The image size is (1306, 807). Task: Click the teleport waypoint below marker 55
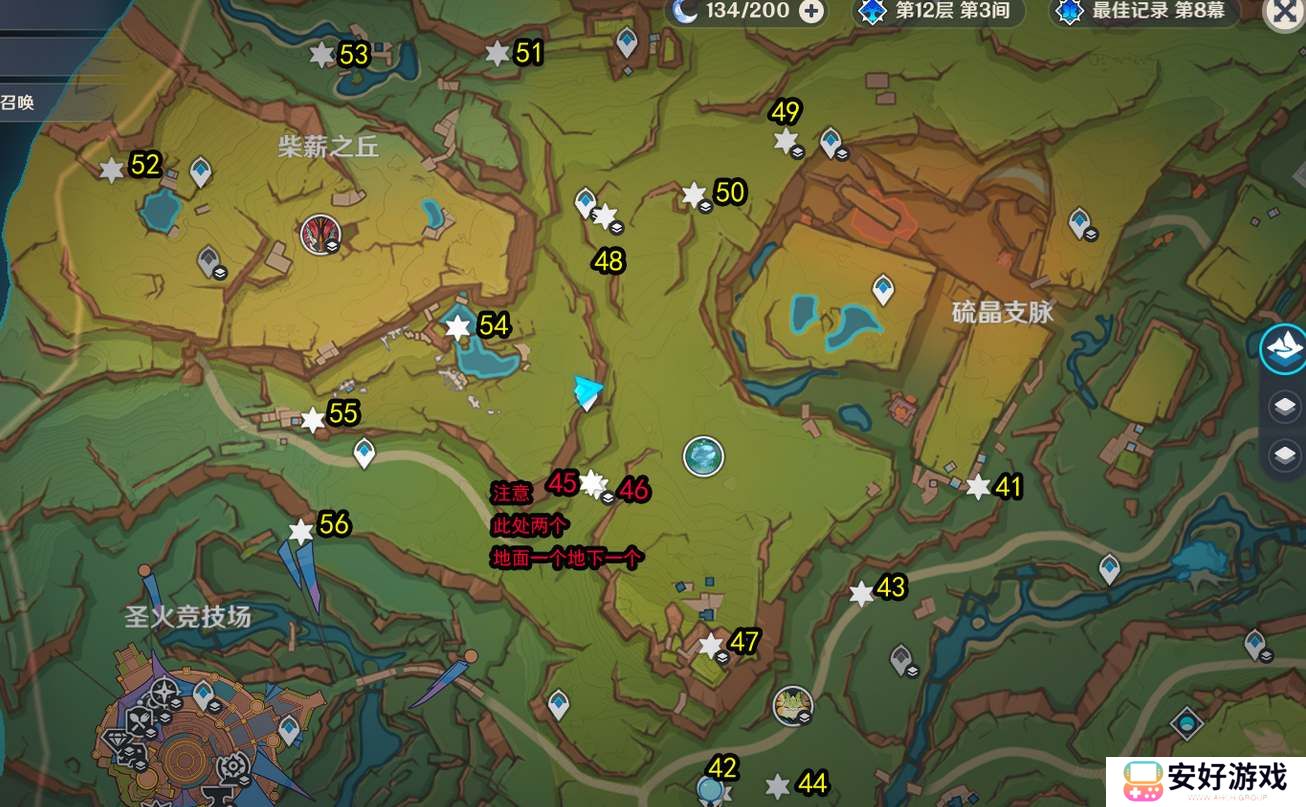[x=364, y=452]
